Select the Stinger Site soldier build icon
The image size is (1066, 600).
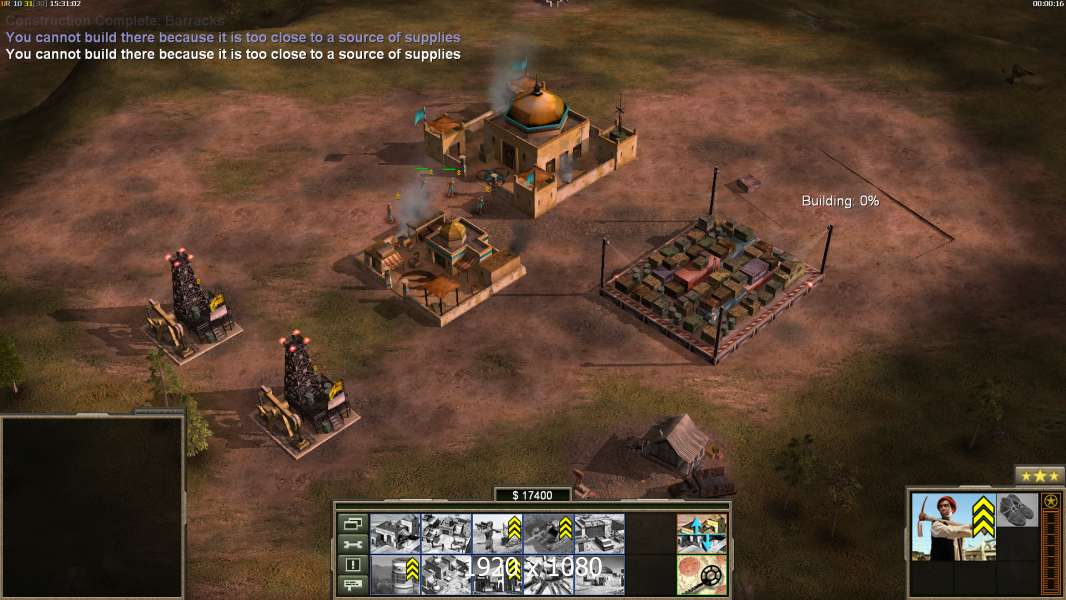tap(497, 533)
